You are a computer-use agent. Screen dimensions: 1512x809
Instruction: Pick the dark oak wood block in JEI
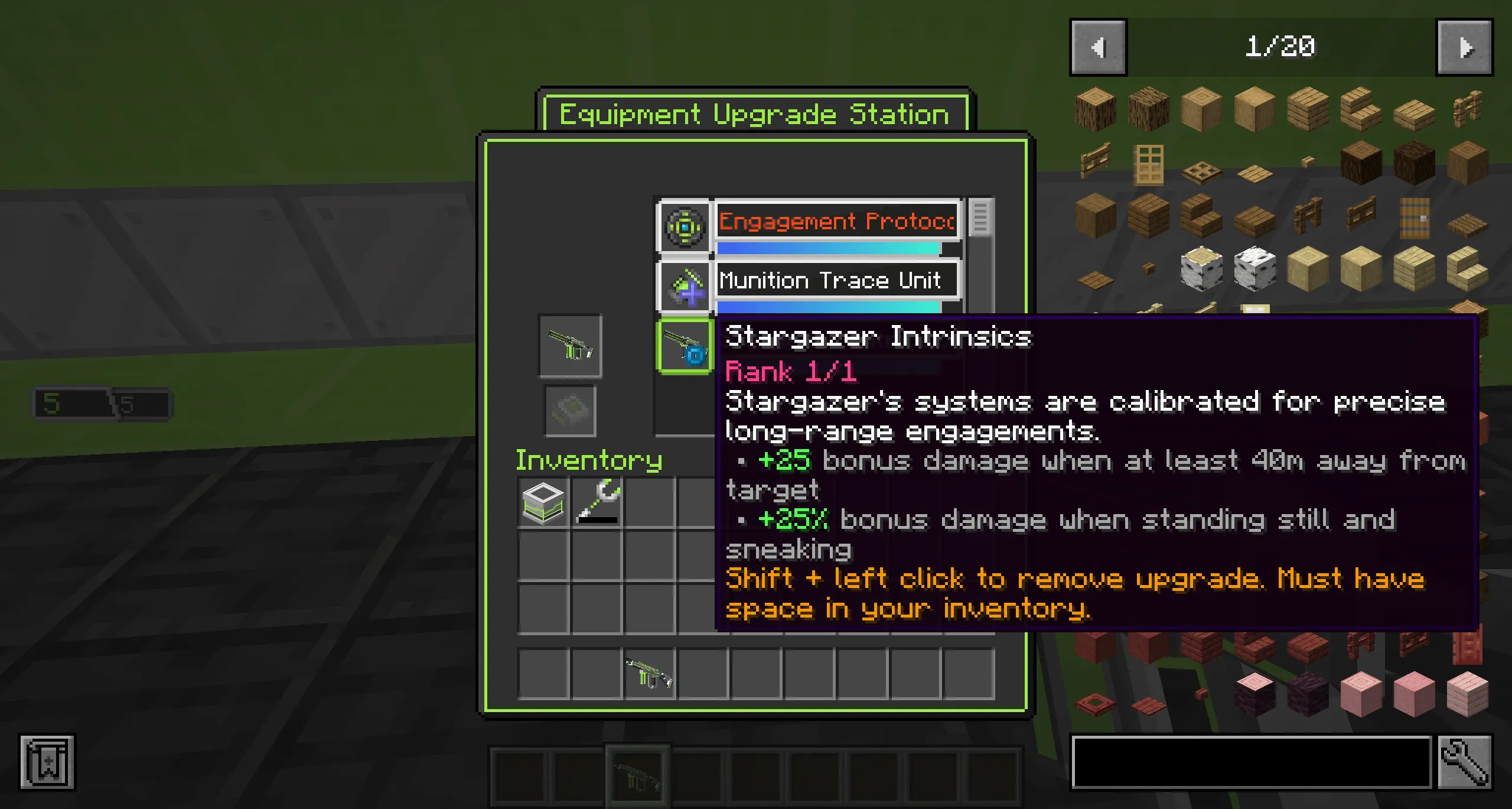point(1415,165)
